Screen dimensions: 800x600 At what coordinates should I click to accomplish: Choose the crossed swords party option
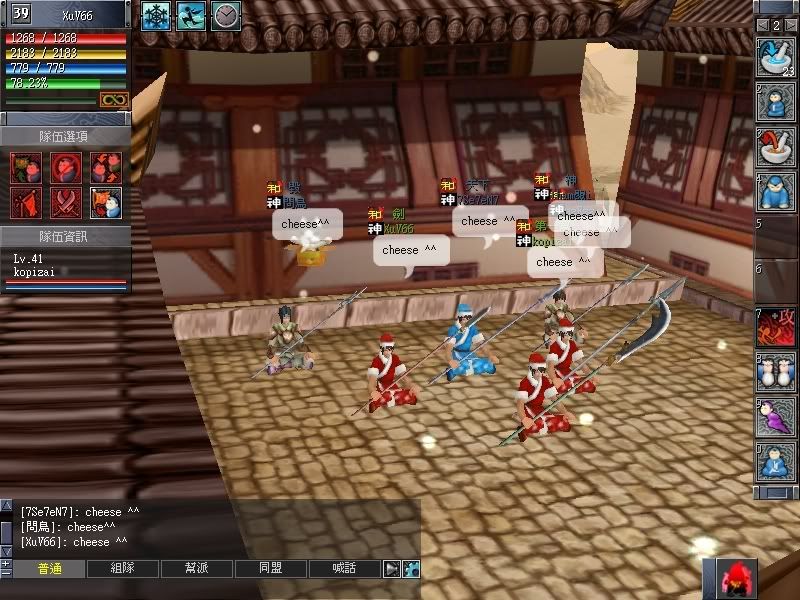point(66,203)
